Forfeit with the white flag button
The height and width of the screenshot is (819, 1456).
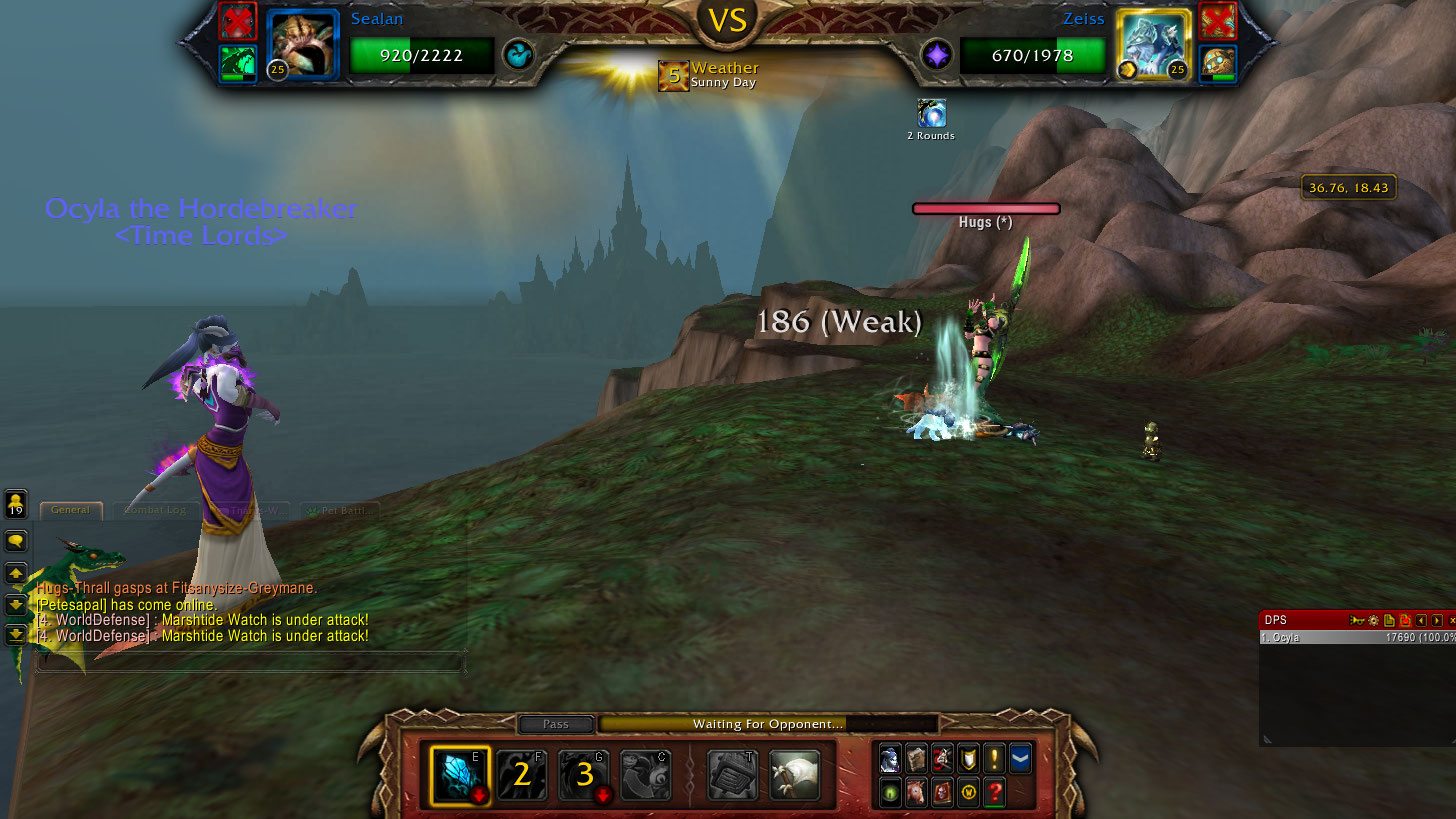pyautogui.click(x=795, y=775)
